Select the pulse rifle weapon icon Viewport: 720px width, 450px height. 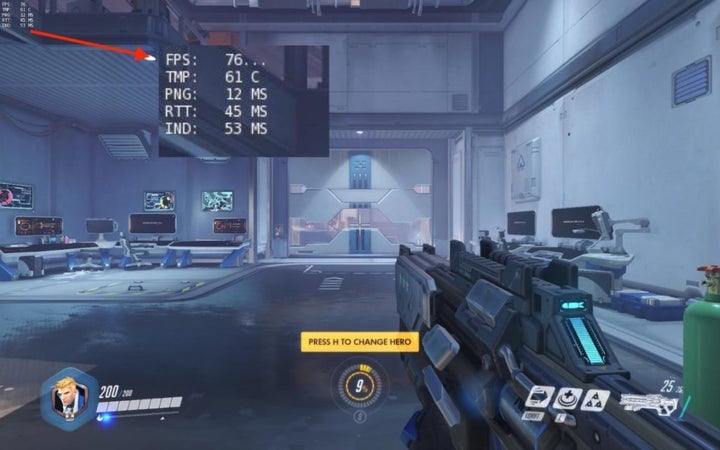click(x=648, y=404)
